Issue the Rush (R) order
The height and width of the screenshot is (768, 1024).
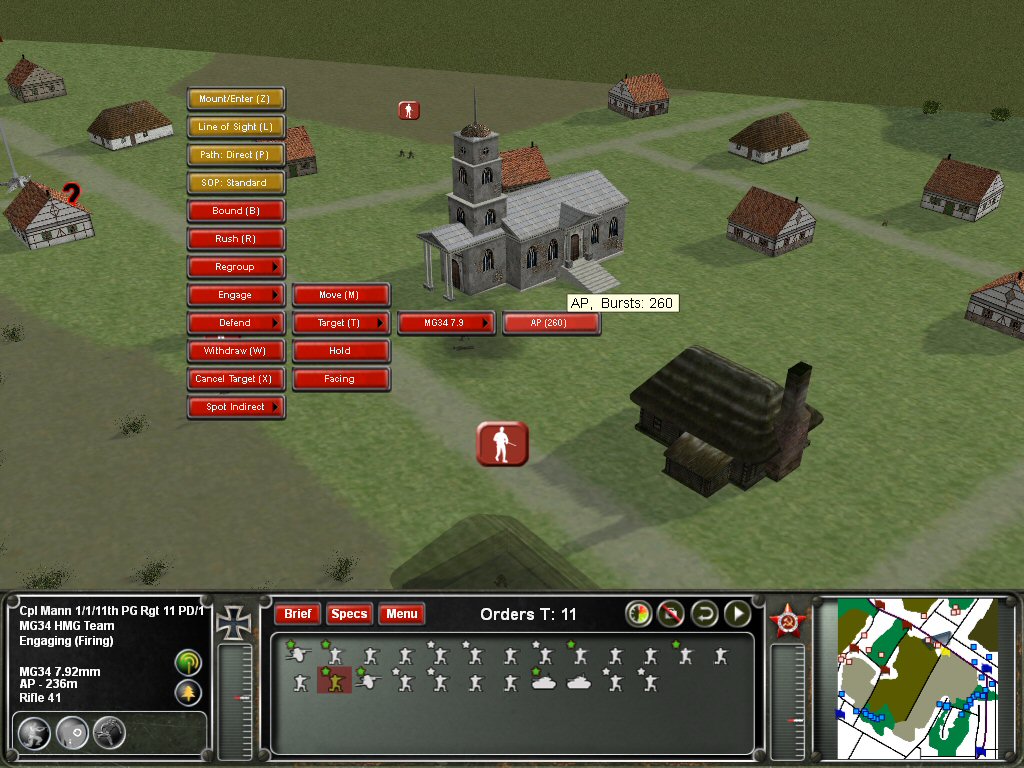click(236, 239)
